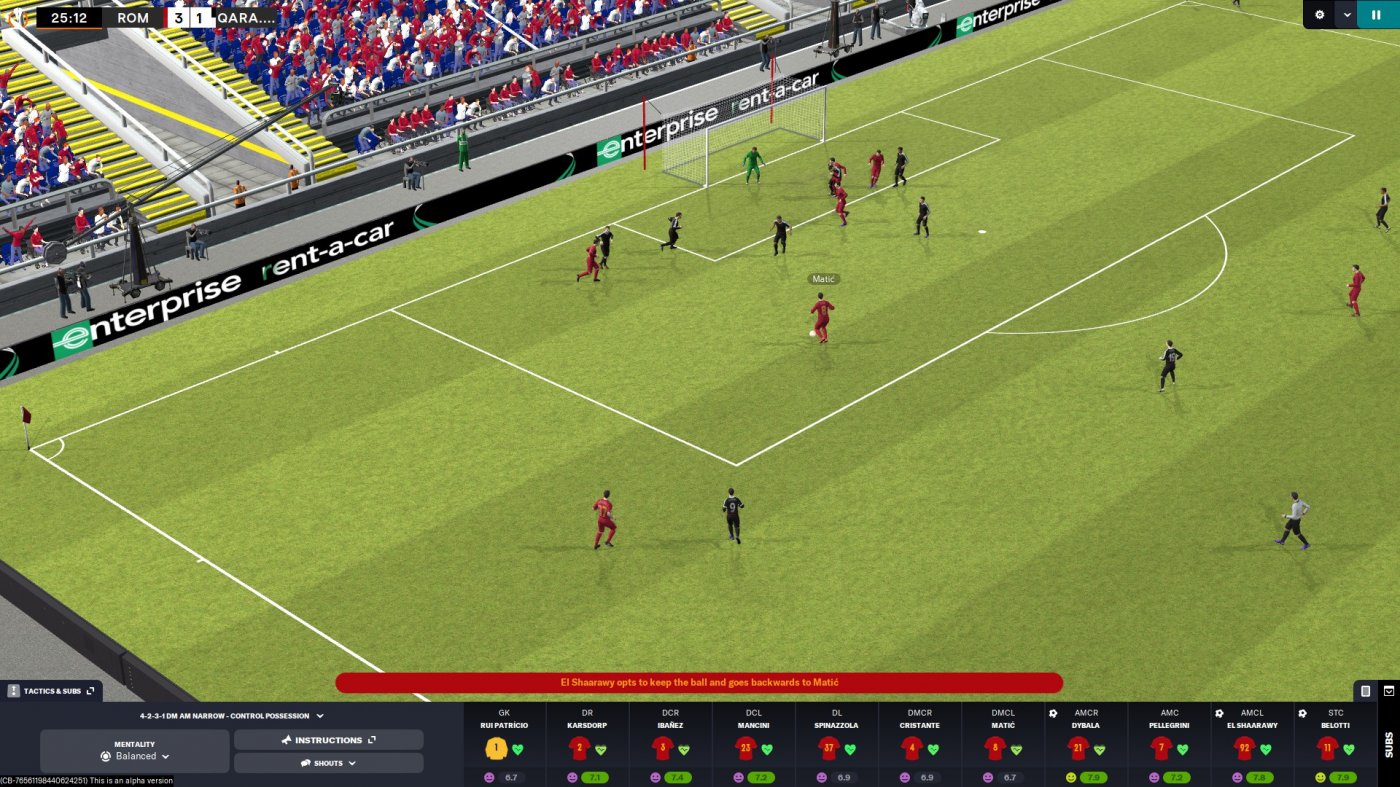Screen dimensions: 1400x787
Task: Check Belotti's condition heart icon
Action: pos(1349,748)
